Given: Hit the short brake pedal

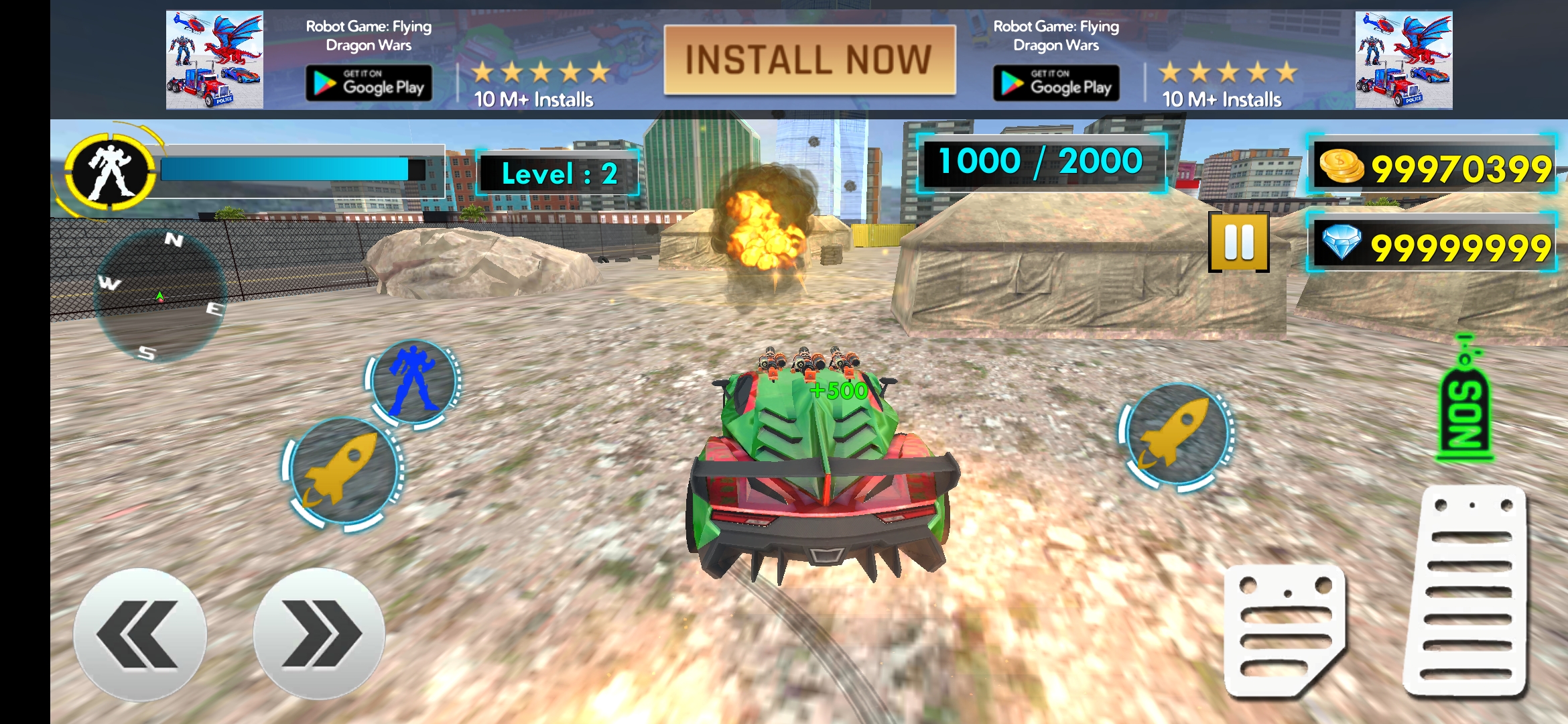Looking at the screenshot, I should (x=1284, y=629).
